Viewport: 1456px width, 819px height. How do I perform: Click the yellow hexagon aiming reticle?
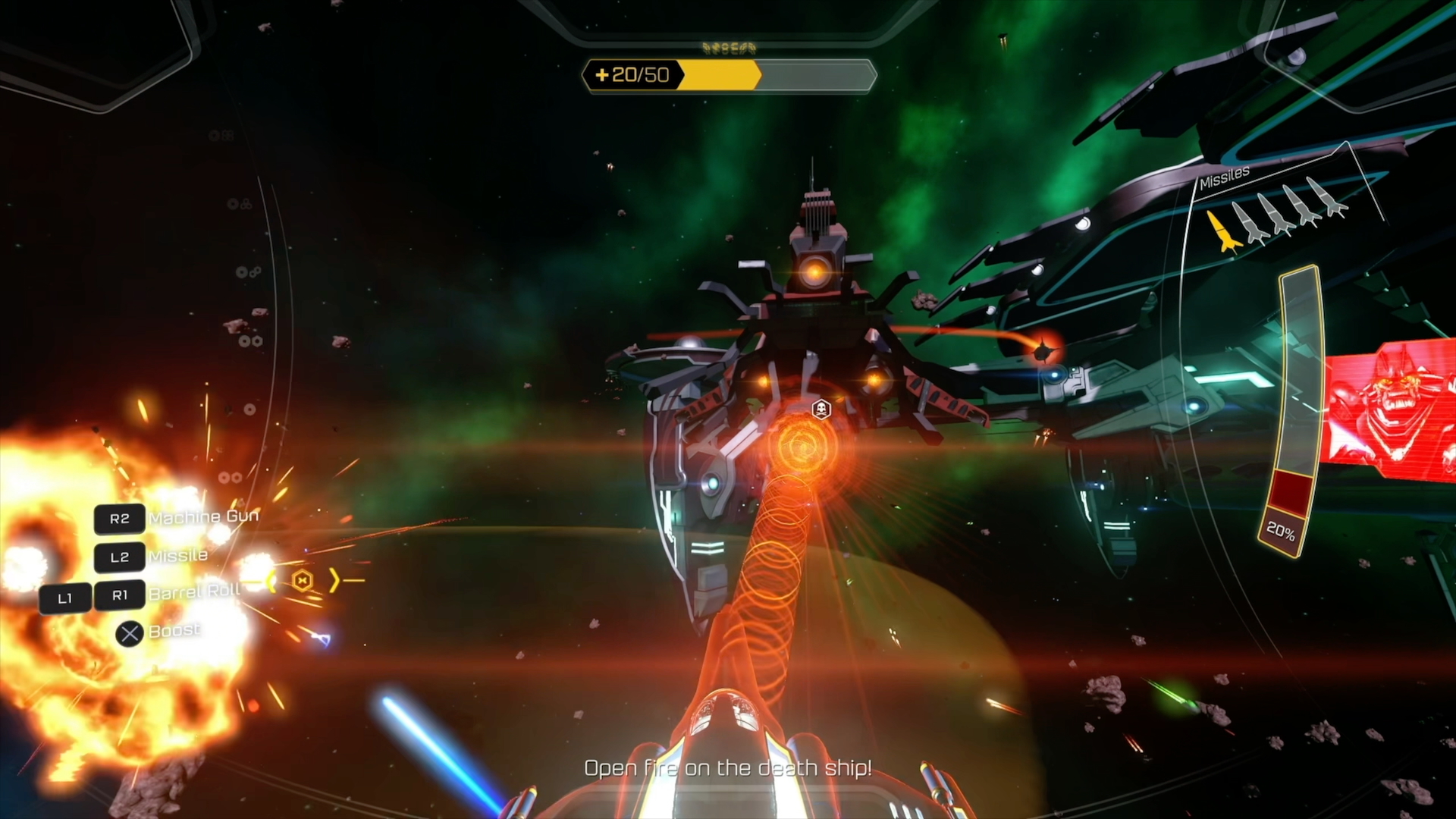[303, 581]
